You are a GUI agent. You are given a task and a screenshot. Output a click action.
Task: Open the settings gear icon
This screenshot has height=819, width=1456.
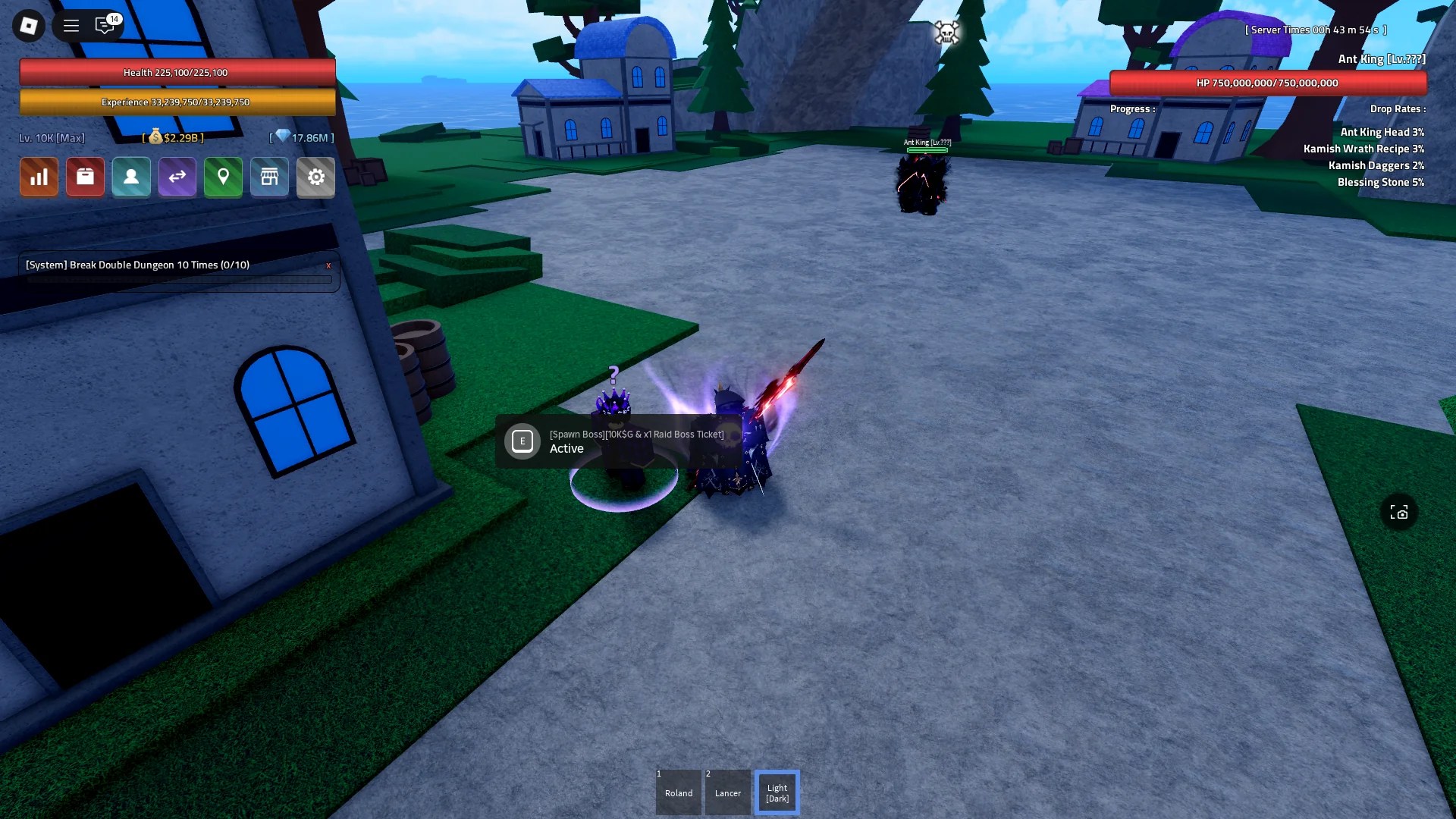click(316, 177)
